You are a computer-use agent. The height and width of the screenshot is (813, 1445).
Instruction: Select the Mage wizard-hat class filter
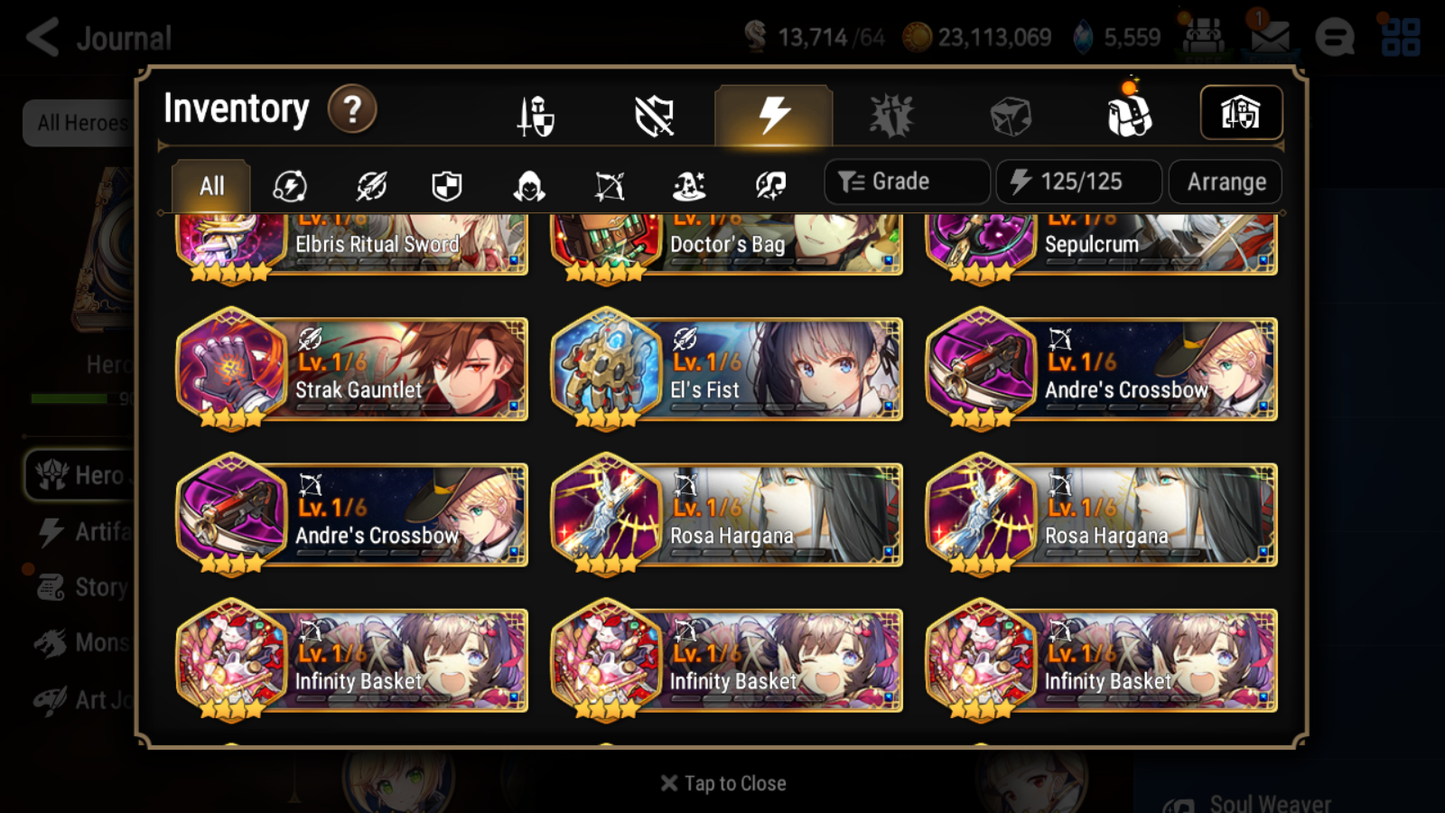tap(688, 184)
